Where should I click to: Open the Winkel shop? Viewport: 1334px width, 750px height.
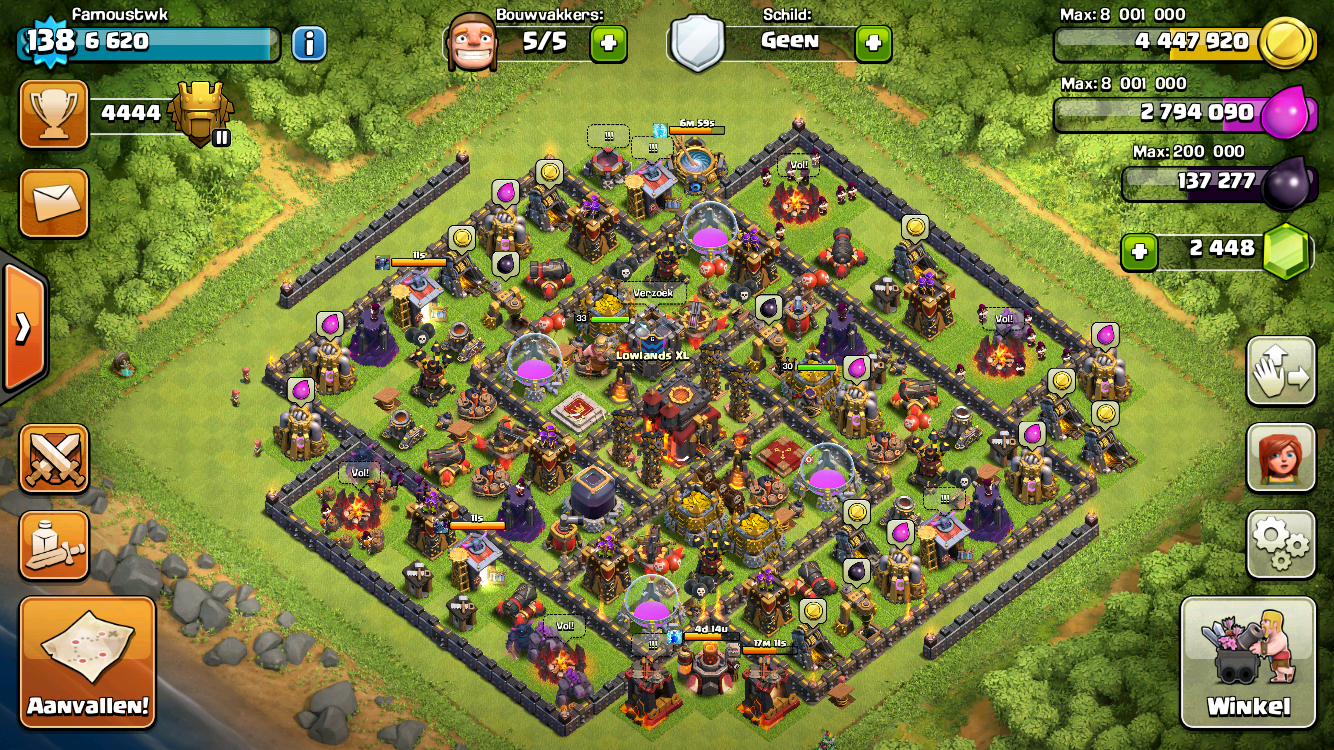(x=1248, y=662)
